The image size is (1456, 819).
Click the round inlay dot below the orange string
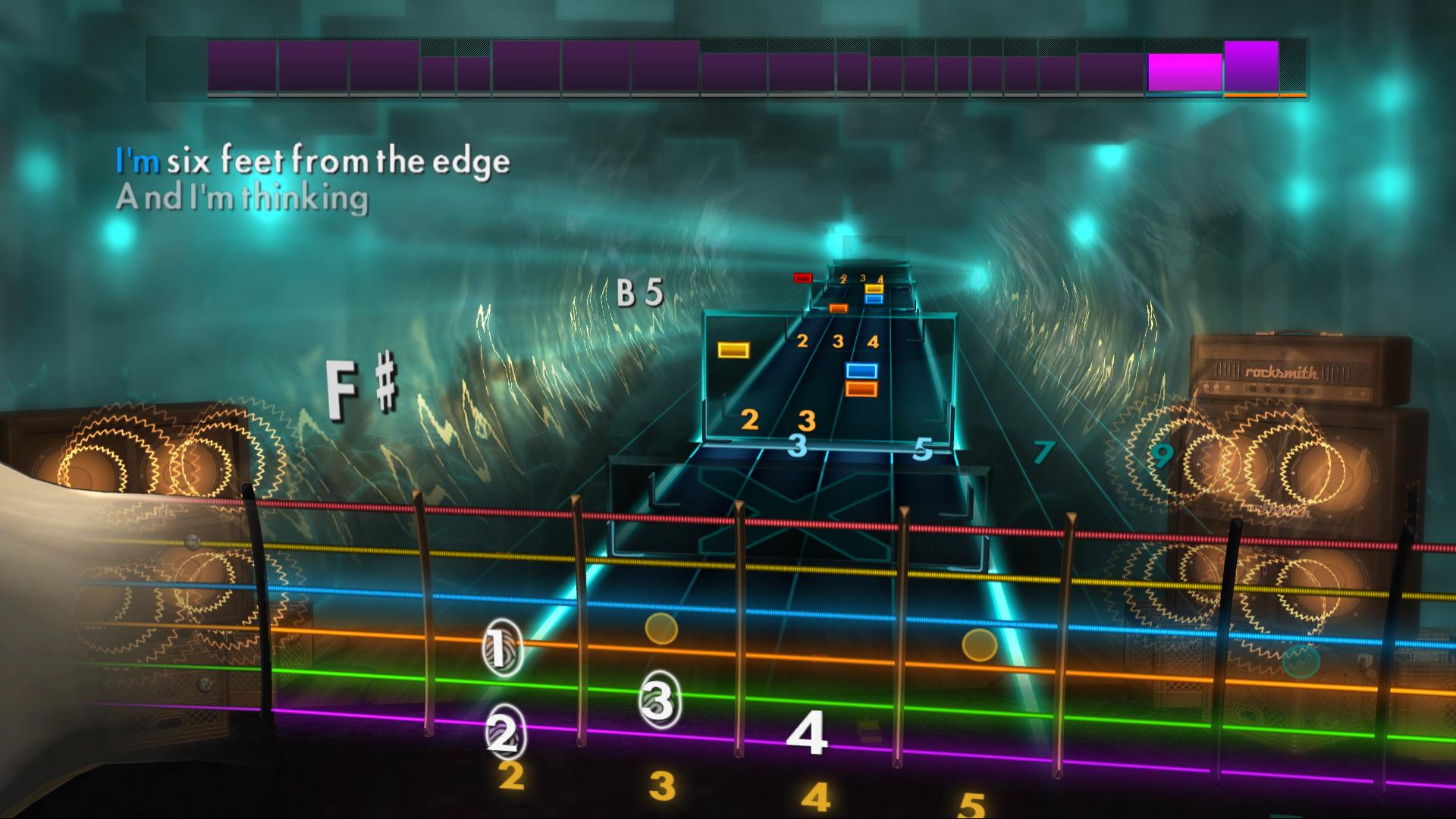coord(662,628)
